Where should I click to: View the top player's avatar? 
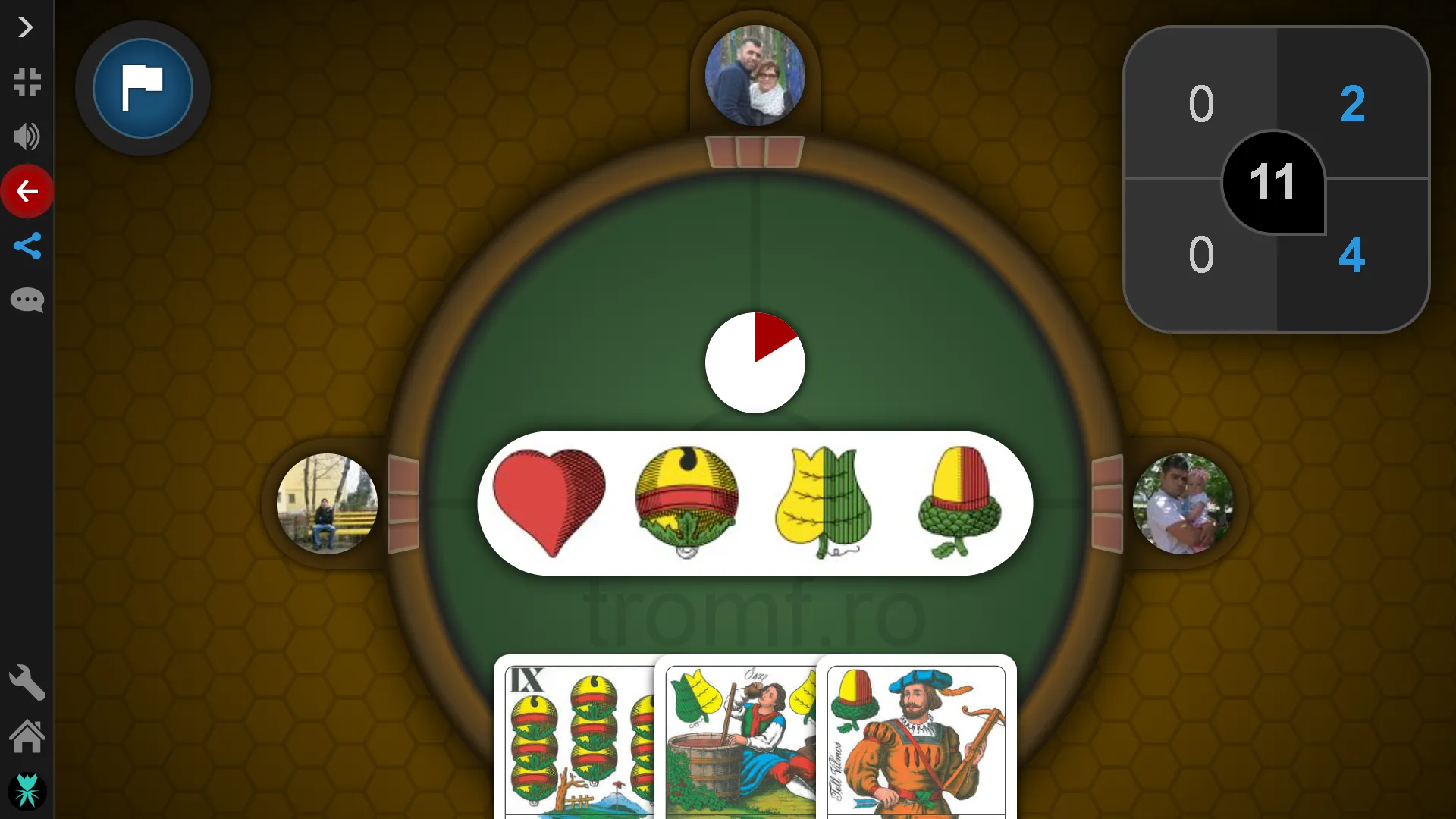click(755, 76)
